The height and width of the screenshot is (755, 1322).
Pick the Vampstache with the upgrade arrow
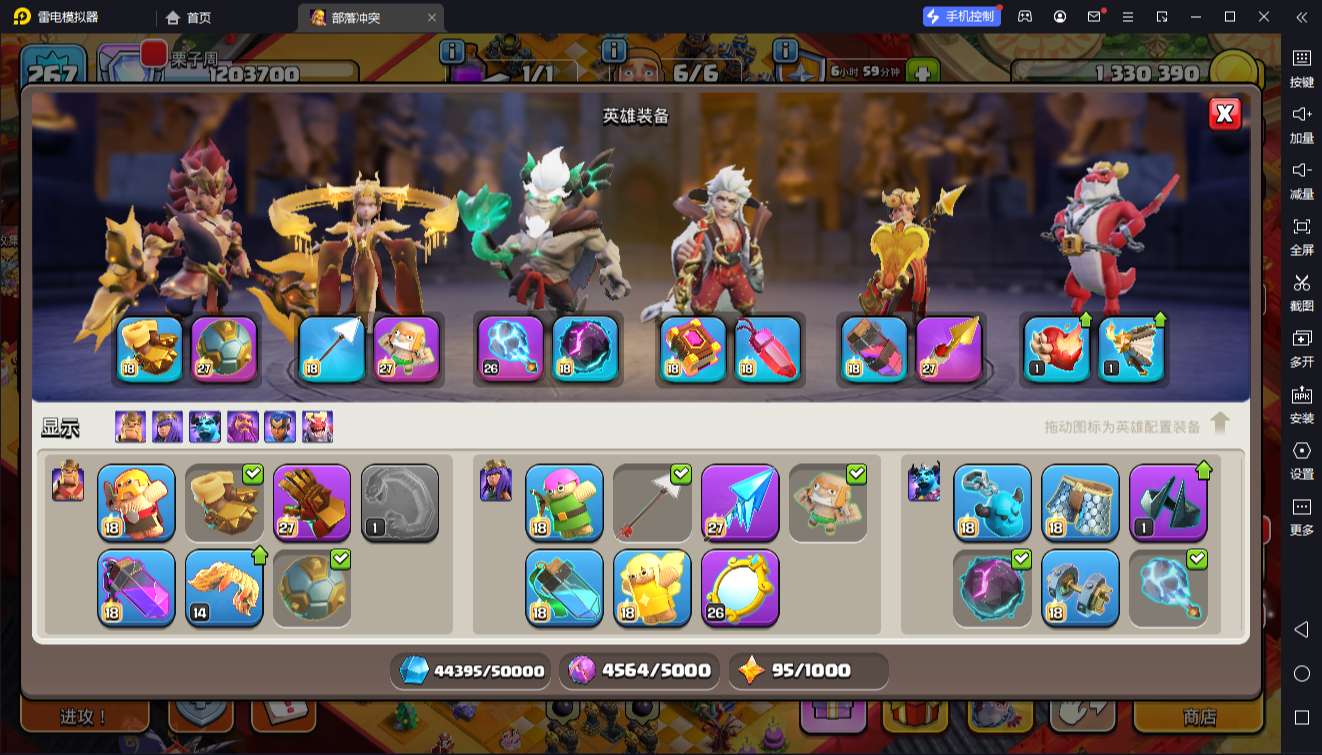224,587
